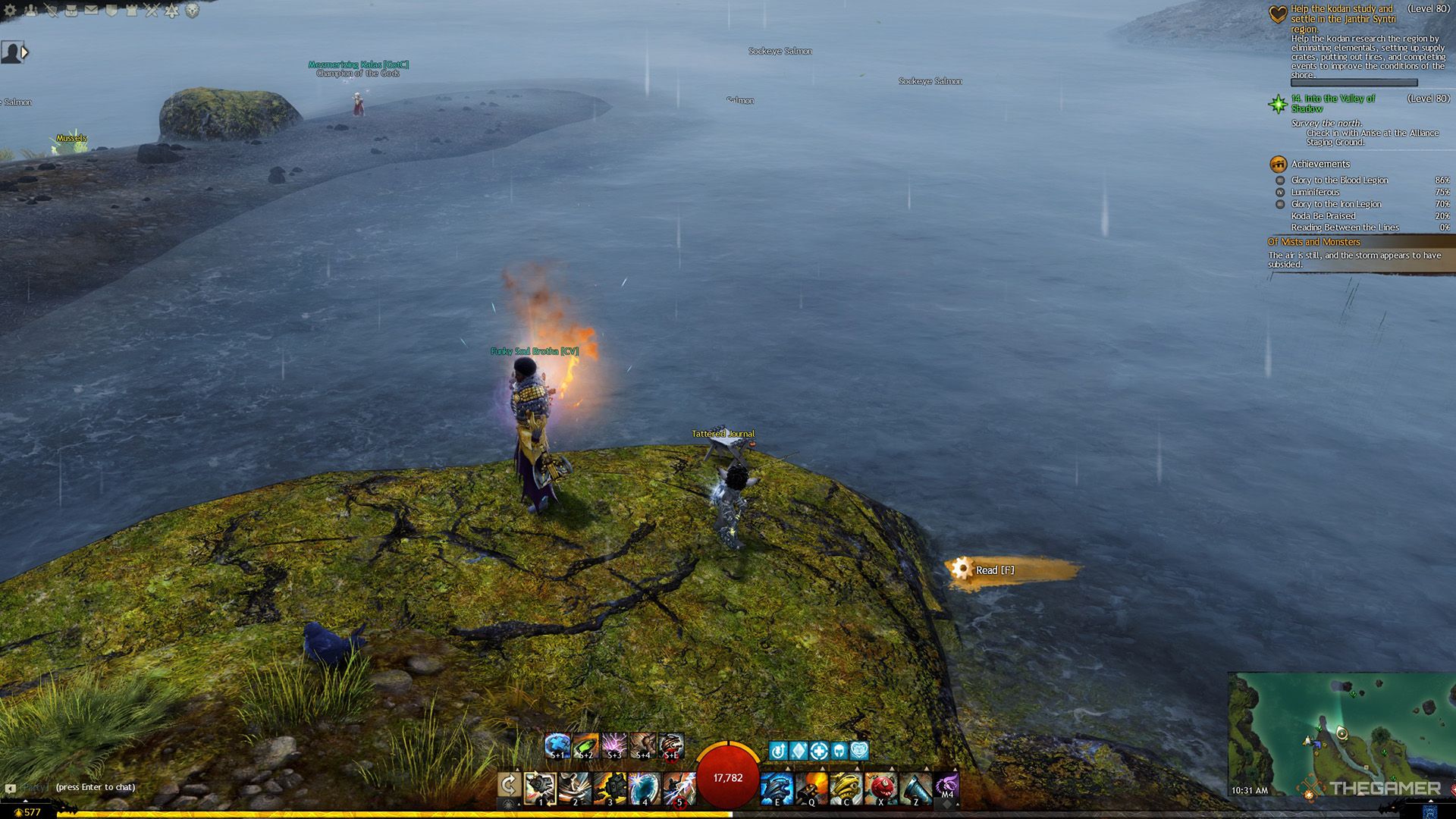The width and height of the screenshot is (1456, 819).
Task: Open the Achievements tracker header
Action: click(x=1319, y=164)
